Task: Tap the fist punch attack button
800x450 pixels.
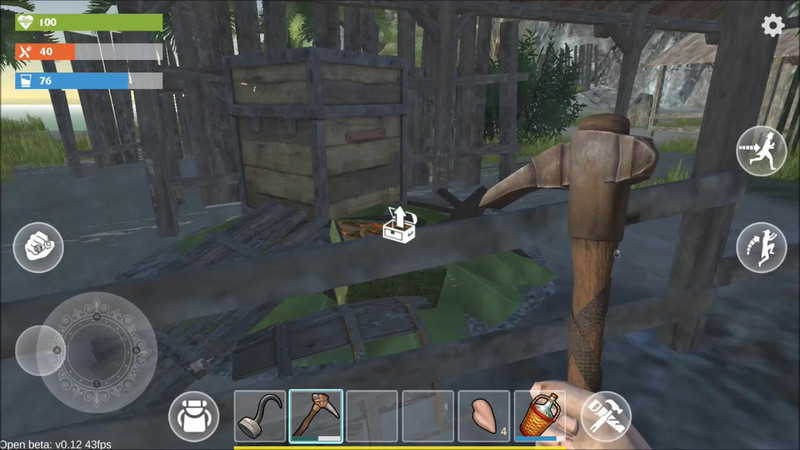Action: [38, 246]
